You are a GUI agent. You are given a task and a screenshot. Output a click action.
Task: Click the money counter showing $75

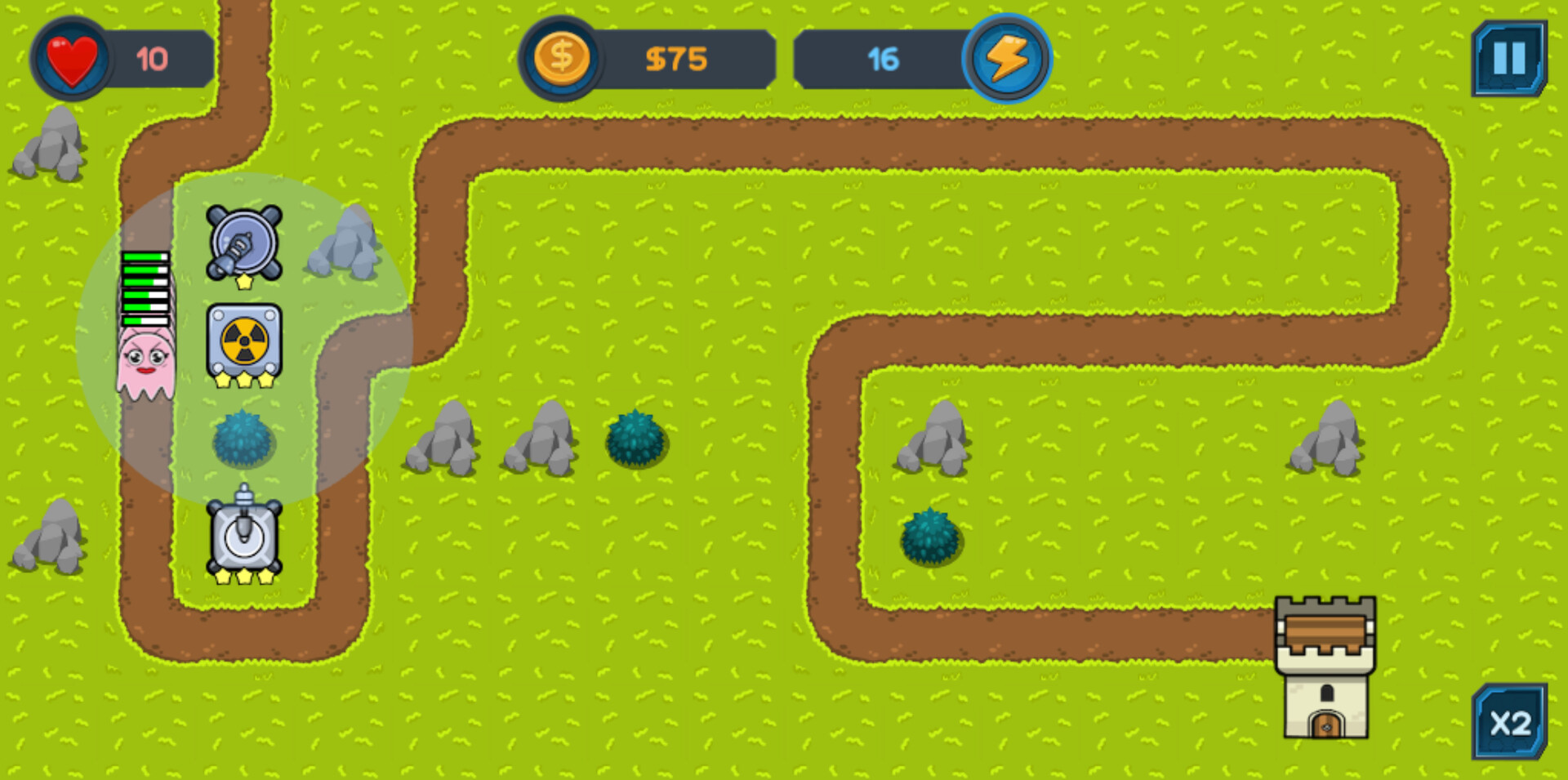tap(678, 59)
